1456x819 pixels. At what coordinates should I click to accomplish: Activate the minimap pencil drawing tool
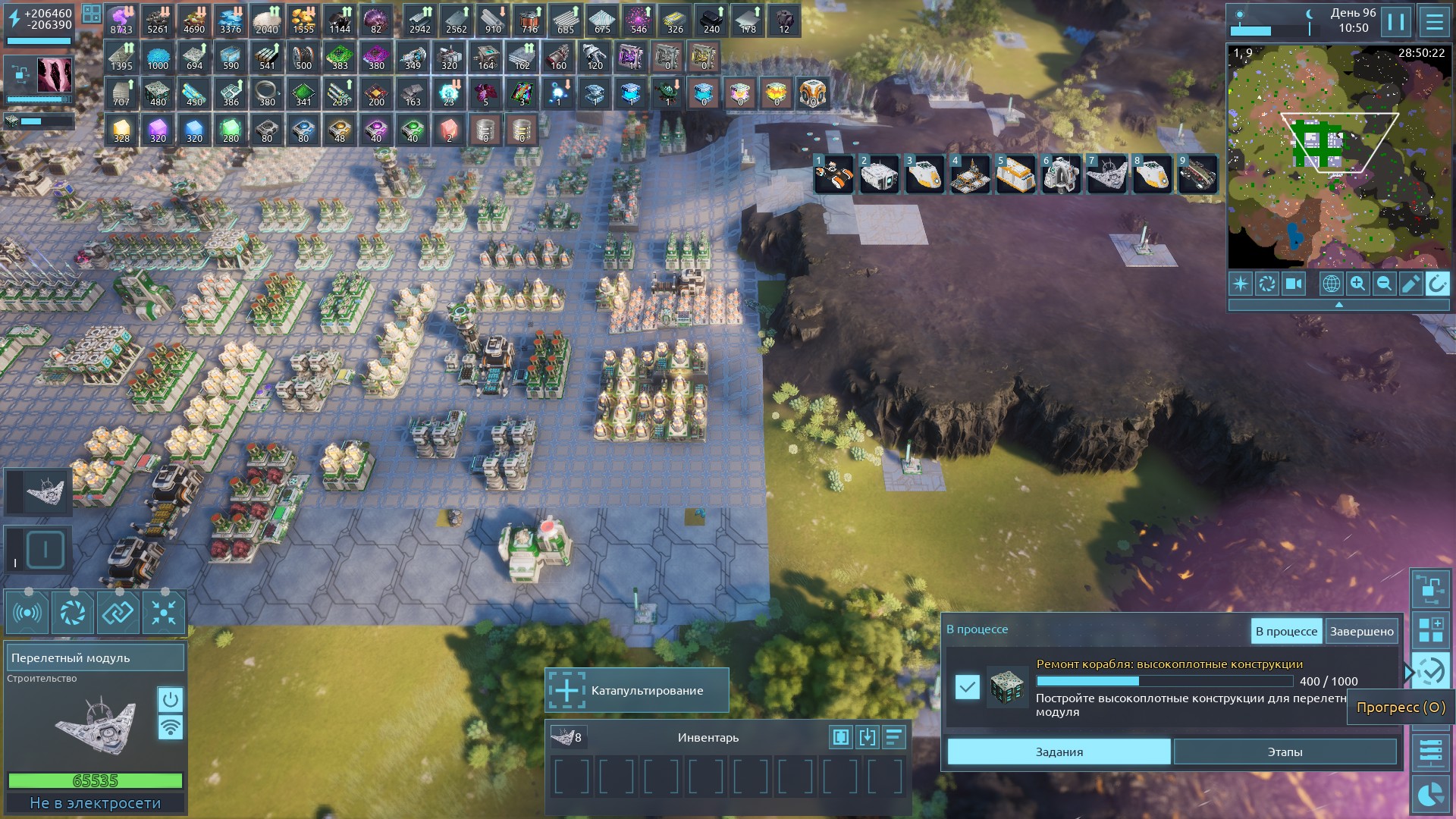coord(1410,284)
